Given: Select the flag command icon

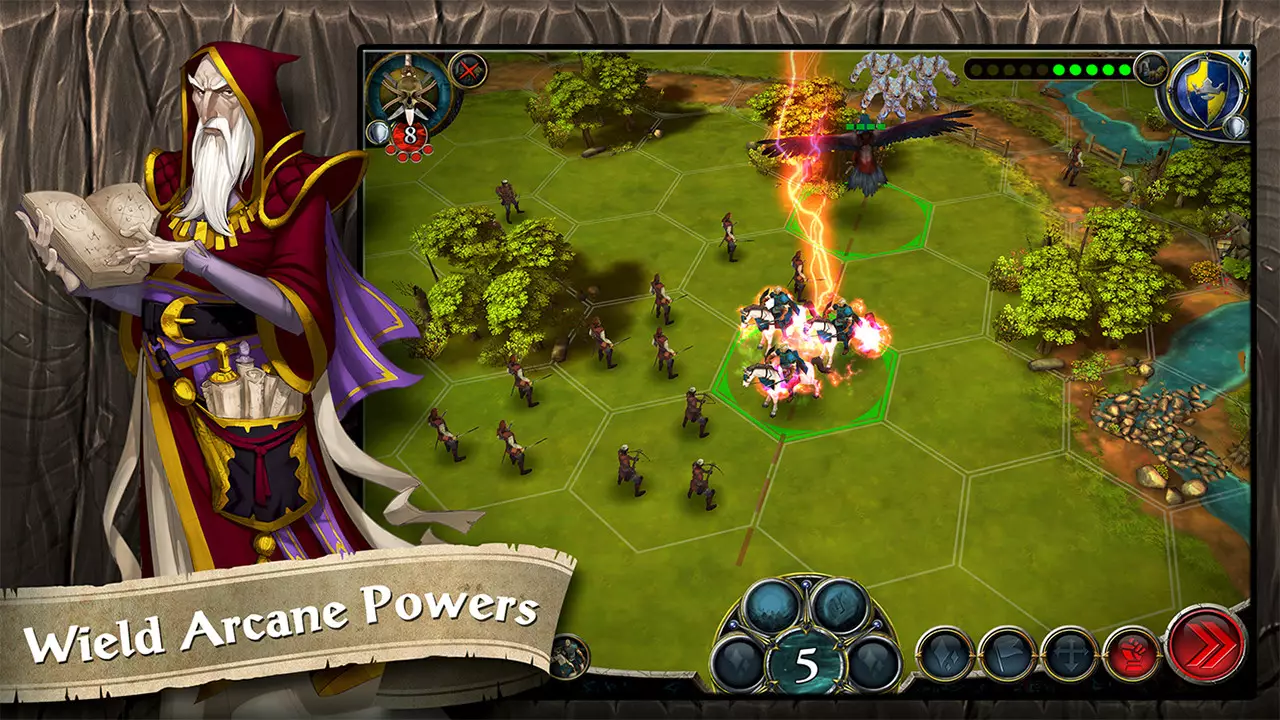Looking at the screenshot, I should coord(1007,652).
